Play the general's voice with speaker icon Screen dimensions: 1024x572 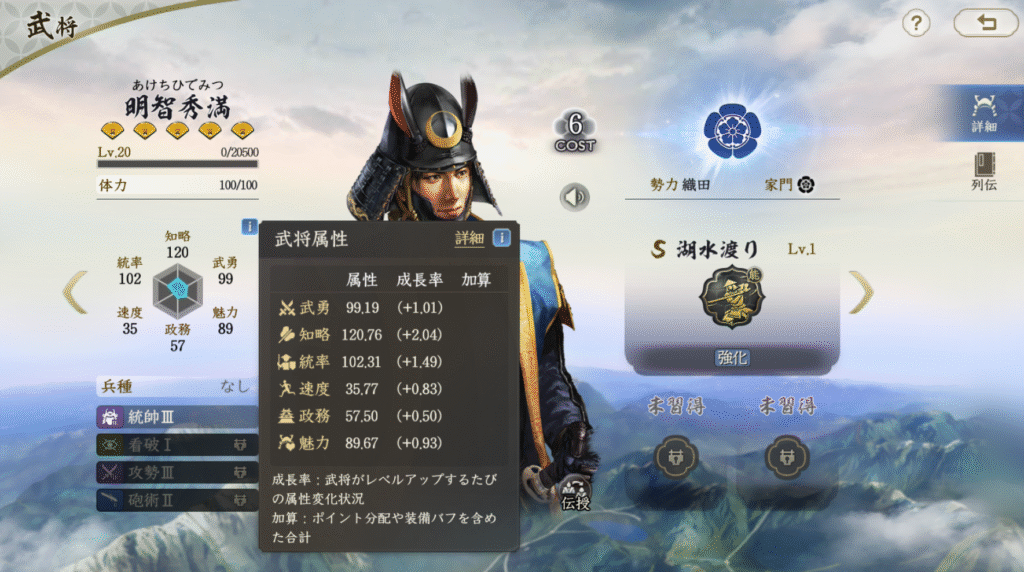[574, 197]
